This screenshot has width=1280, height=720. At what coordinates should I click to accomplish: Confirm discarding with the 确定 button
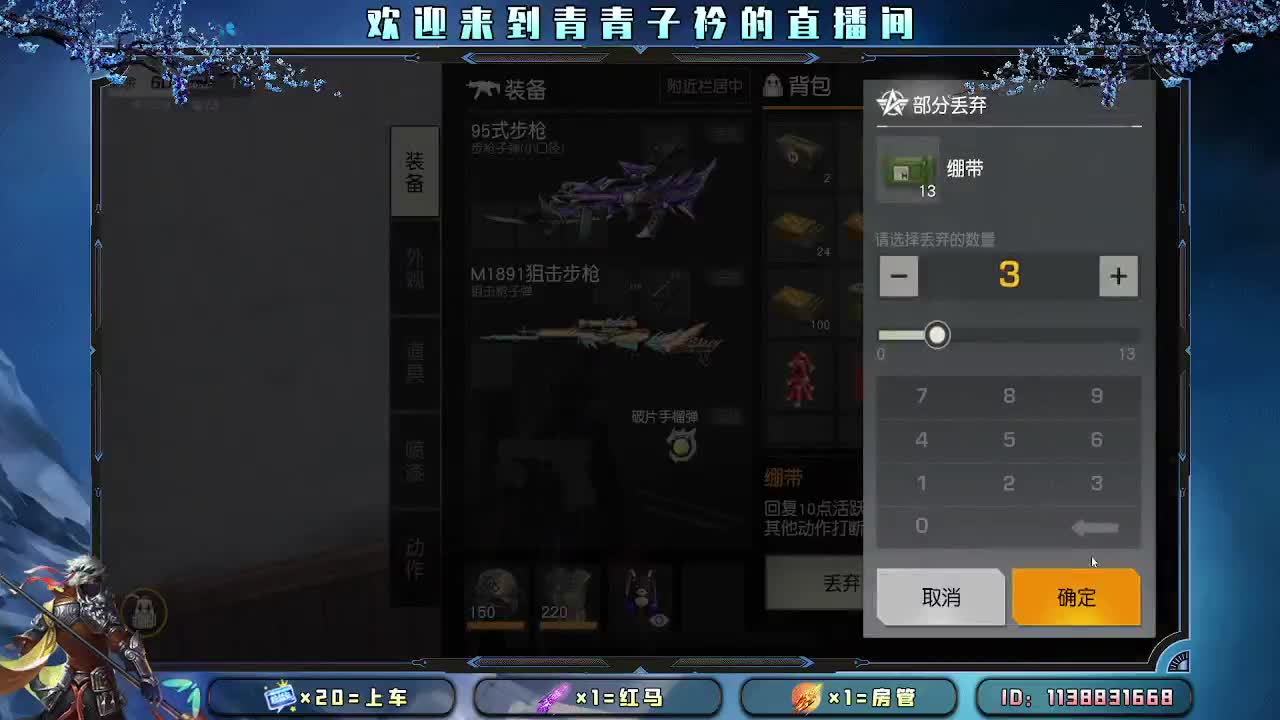1076,597
